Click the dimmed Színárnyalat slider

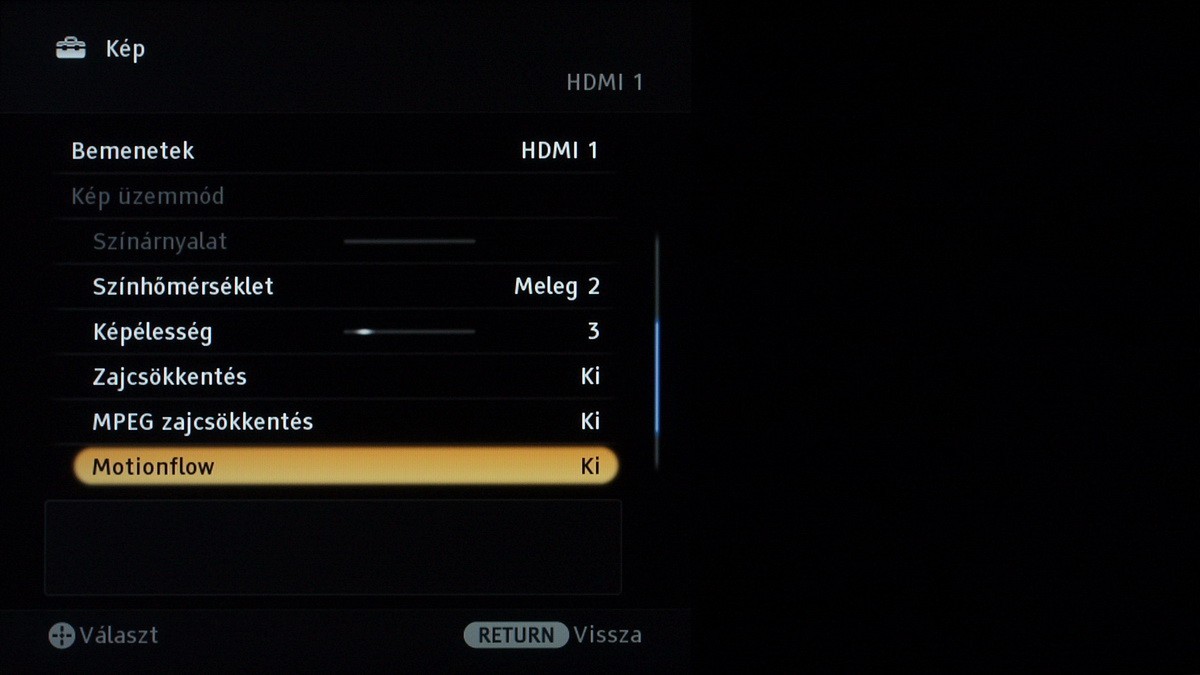(409, 241)
